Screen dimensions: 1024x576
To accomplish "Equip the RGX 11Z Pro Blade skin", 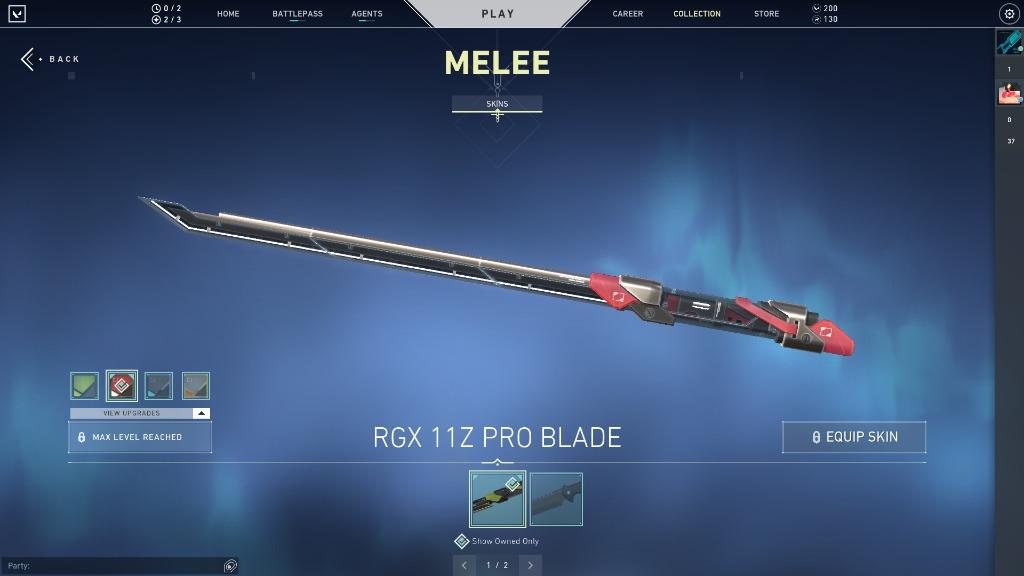I will pos(854,437).
